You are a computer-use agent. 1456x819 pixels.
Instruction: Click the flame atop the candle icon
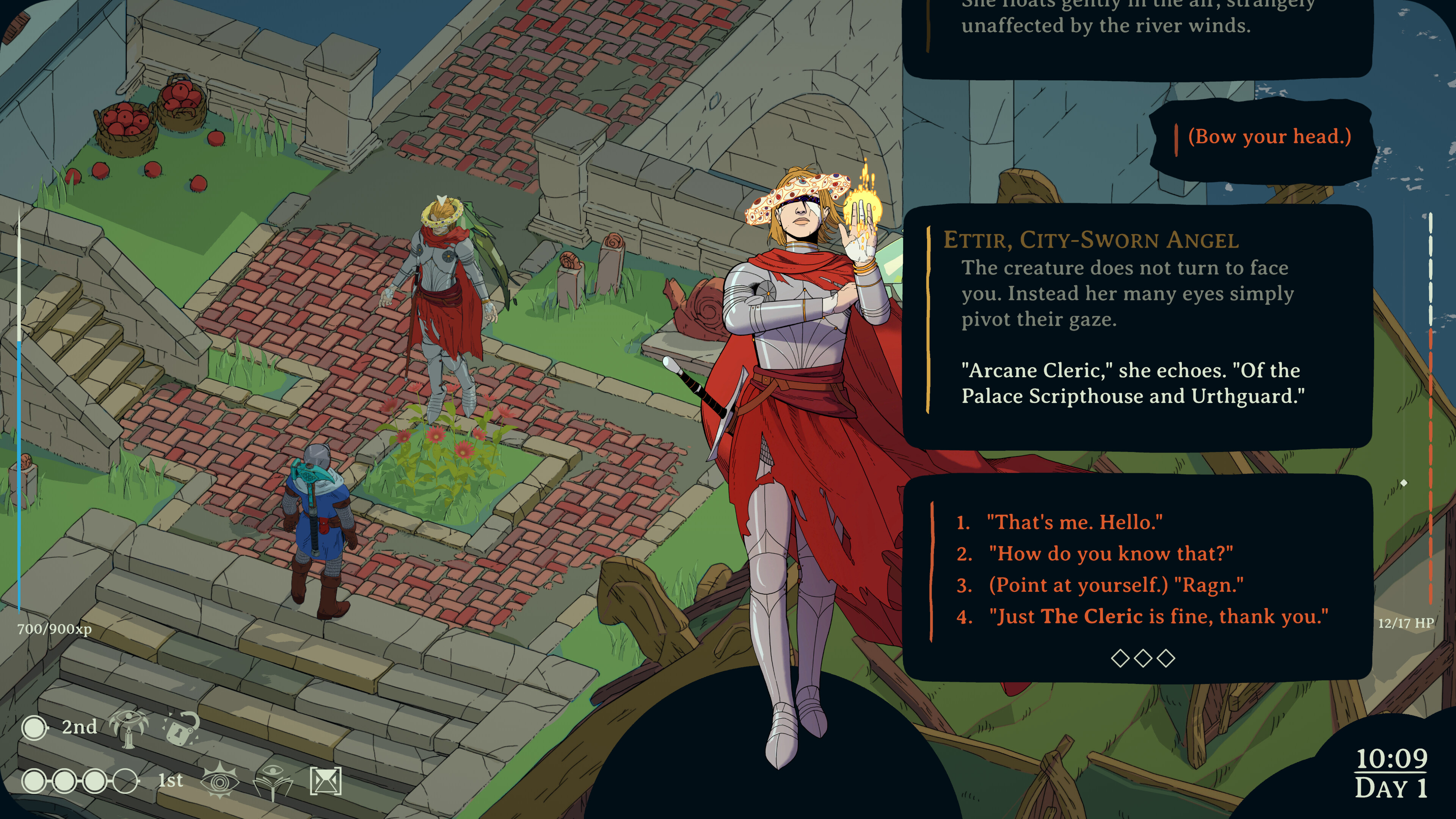(129, 730)
